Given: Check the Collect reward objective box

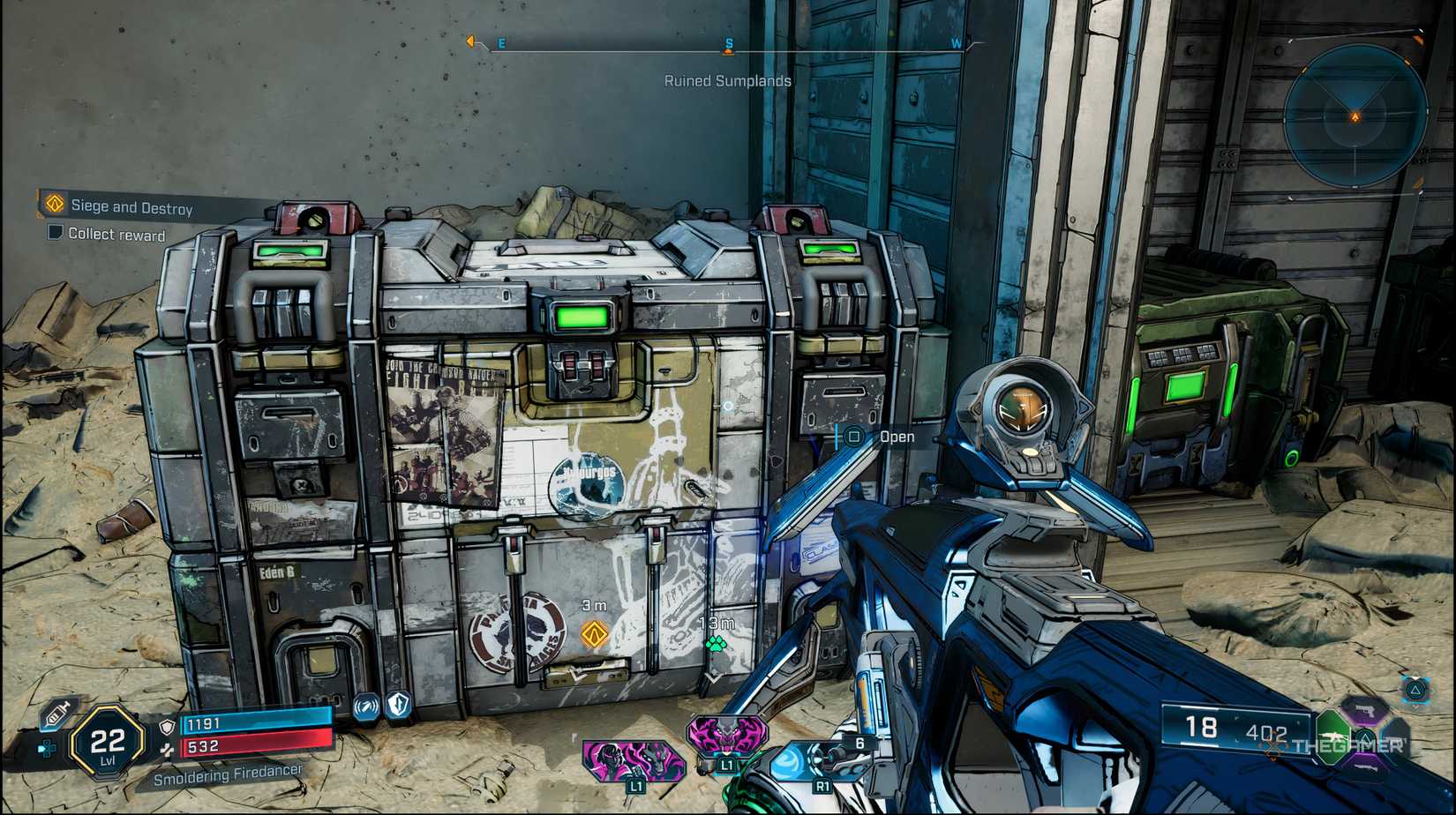Looking at the screenshot, I should click(56, 234).
